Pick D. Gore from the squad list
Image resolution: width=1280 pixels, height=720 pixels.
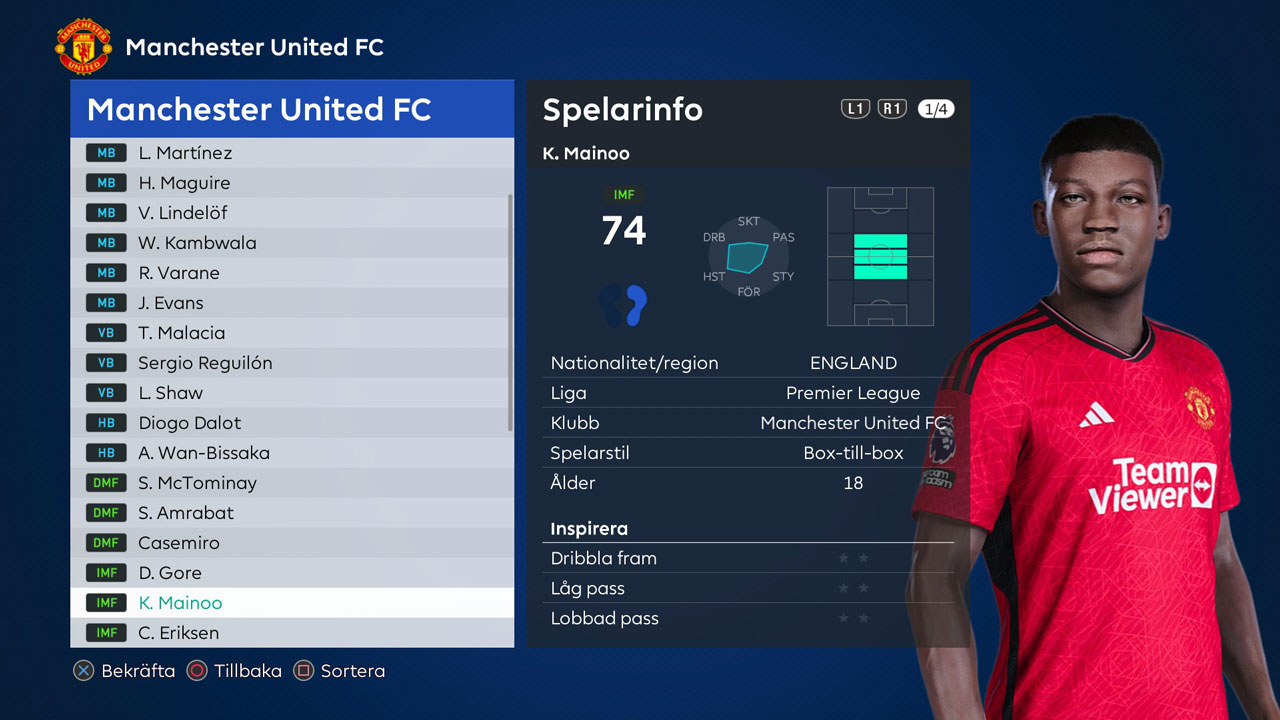pos(290,573)
